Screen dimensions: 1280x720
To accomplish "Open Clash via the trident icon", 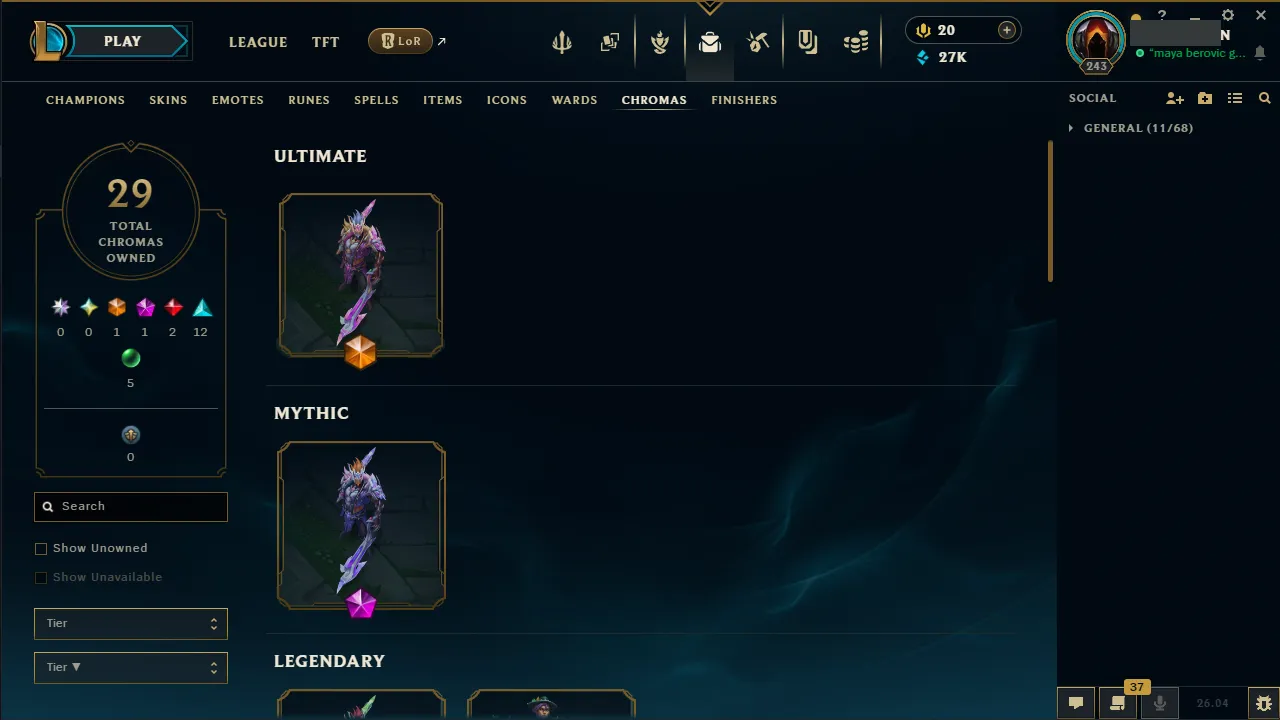I will (x=561, y=41).
